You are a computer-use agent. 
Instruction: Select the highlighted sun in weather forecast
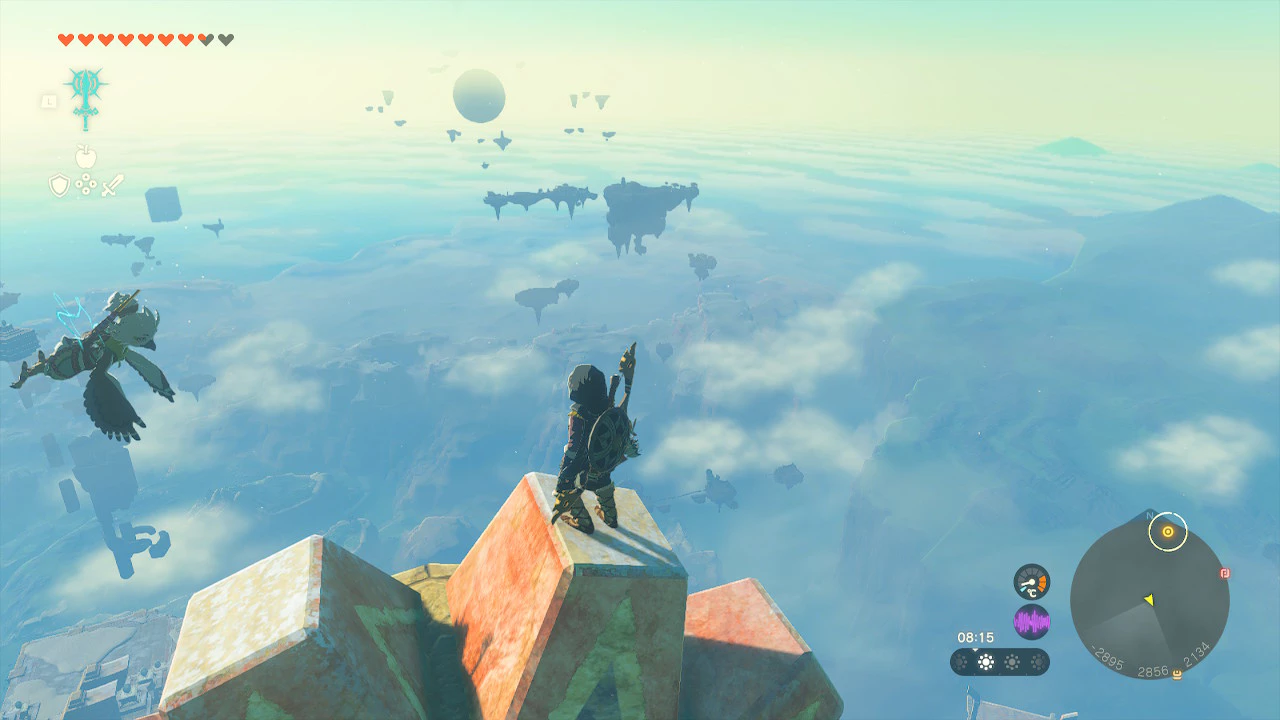tap(986, 662)
